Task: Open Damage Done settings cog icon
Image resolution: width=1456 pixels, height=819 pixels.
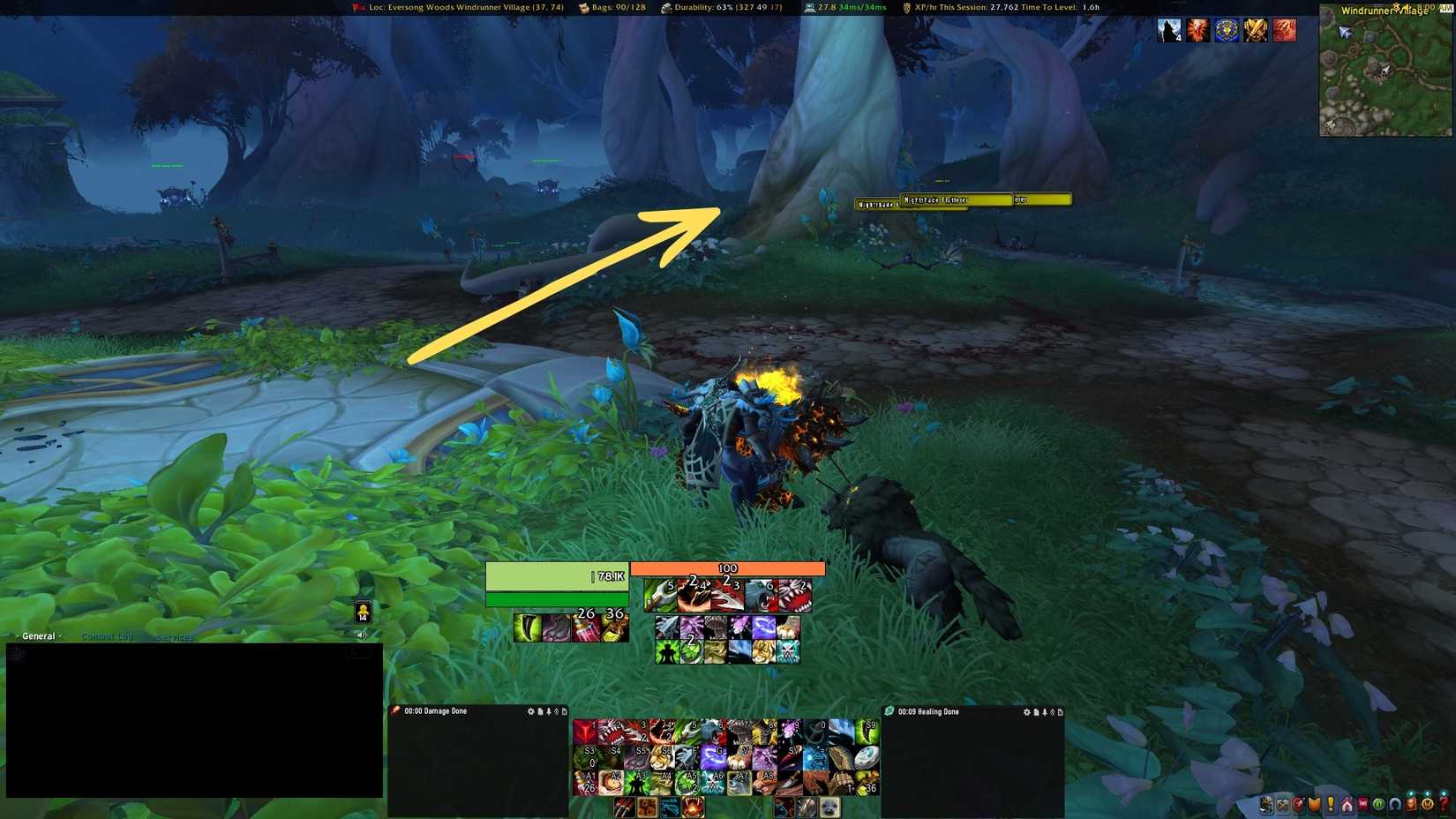Action: click(x=530, y=711)
